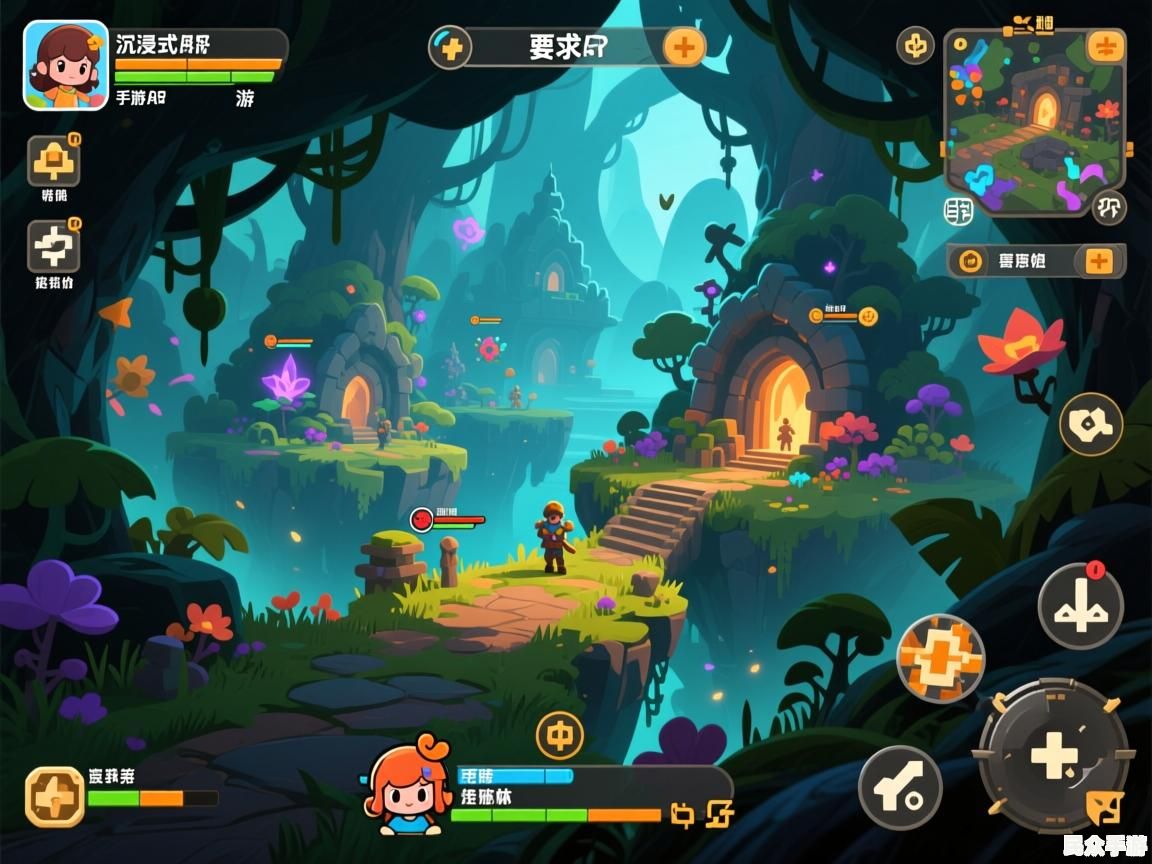Viewport: 1152px width, 864px height.
Task: Activate the large plus attack button
Action: click(1053, 755)
